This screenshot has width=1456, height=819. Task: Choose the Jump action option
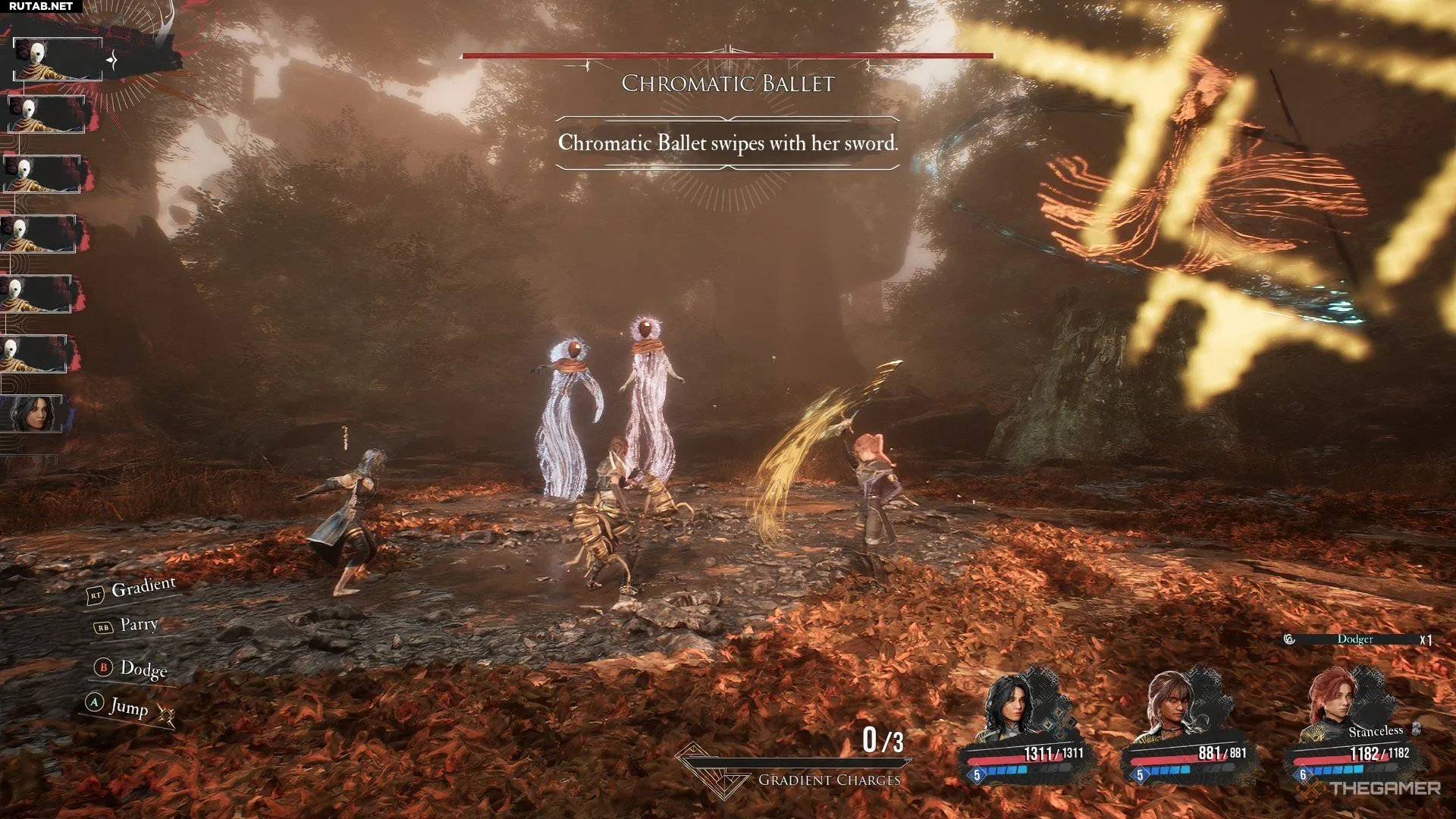[x=127, y=706]
